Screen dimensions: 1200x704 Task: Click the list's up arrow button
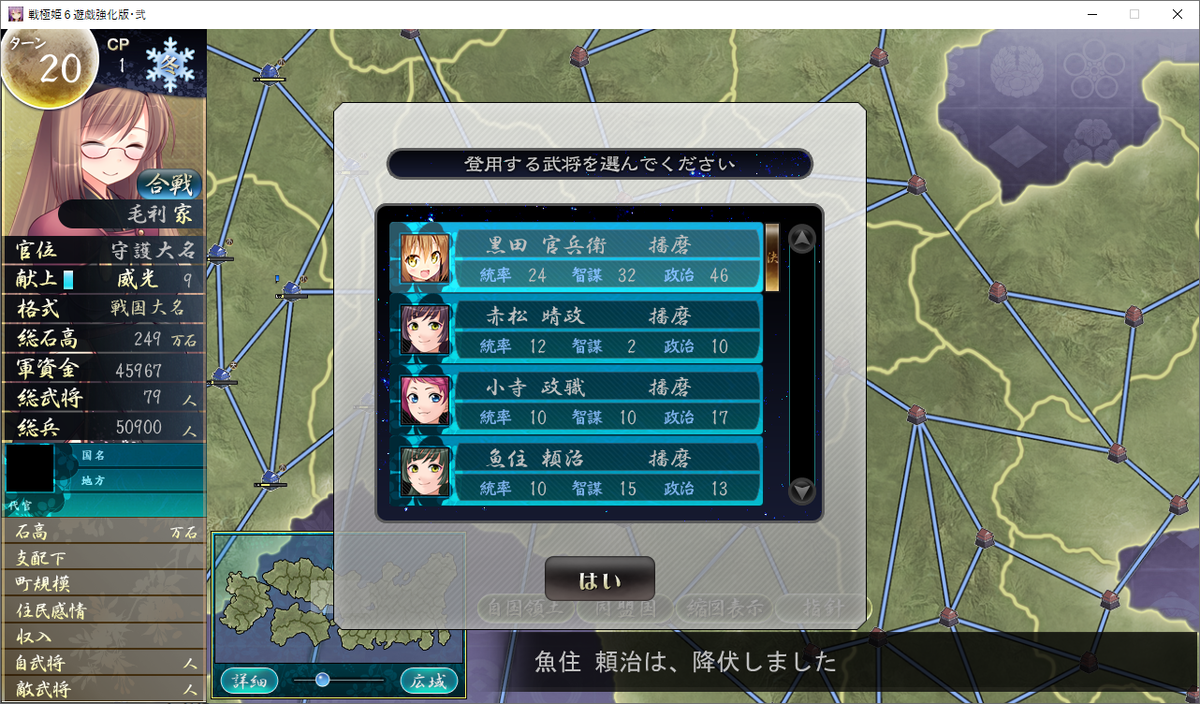[x=802, y=240]
